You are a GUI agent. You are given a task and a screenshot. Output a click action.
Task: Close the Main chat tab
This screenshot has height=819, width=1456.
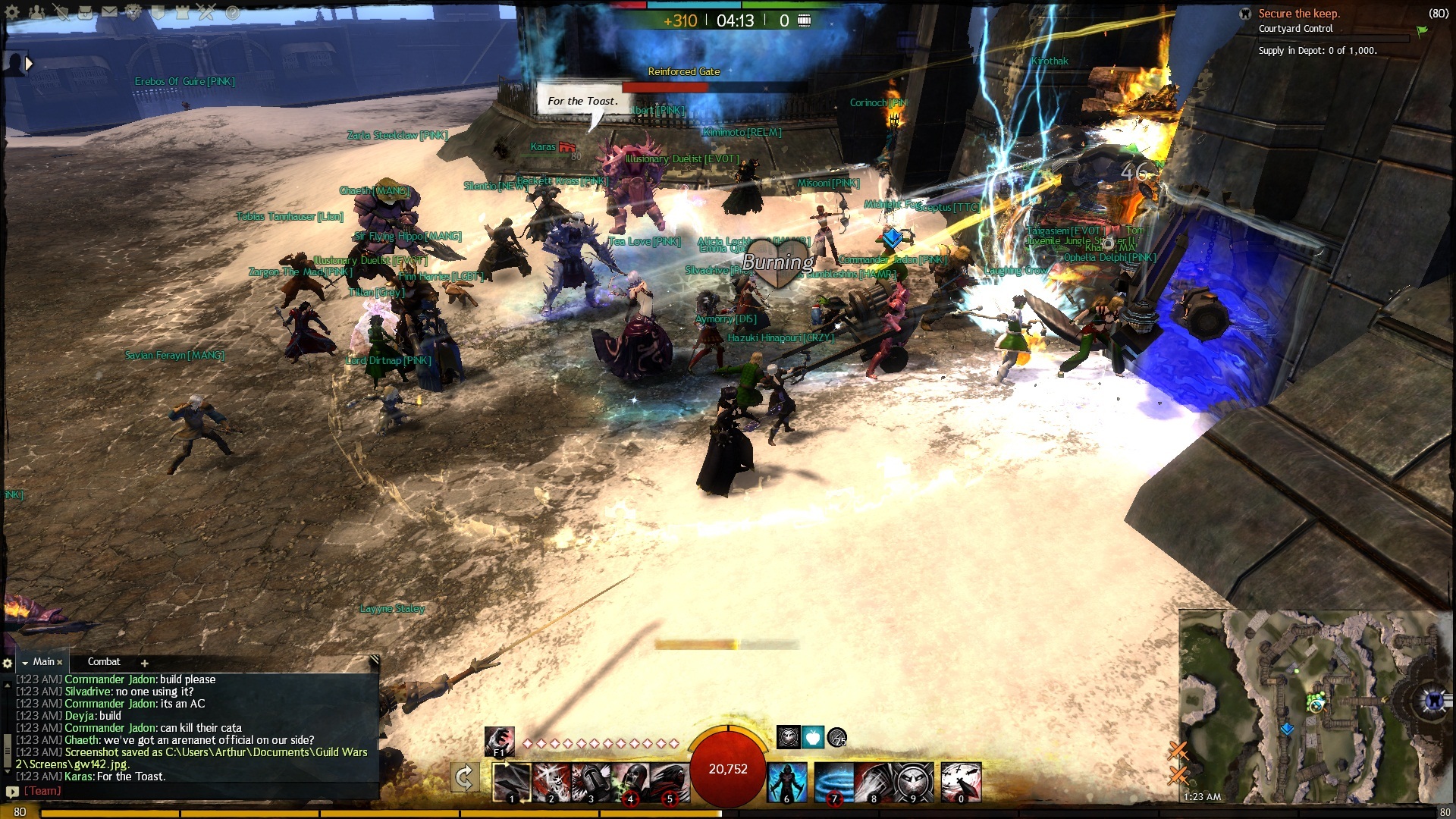tap(59, 662)
